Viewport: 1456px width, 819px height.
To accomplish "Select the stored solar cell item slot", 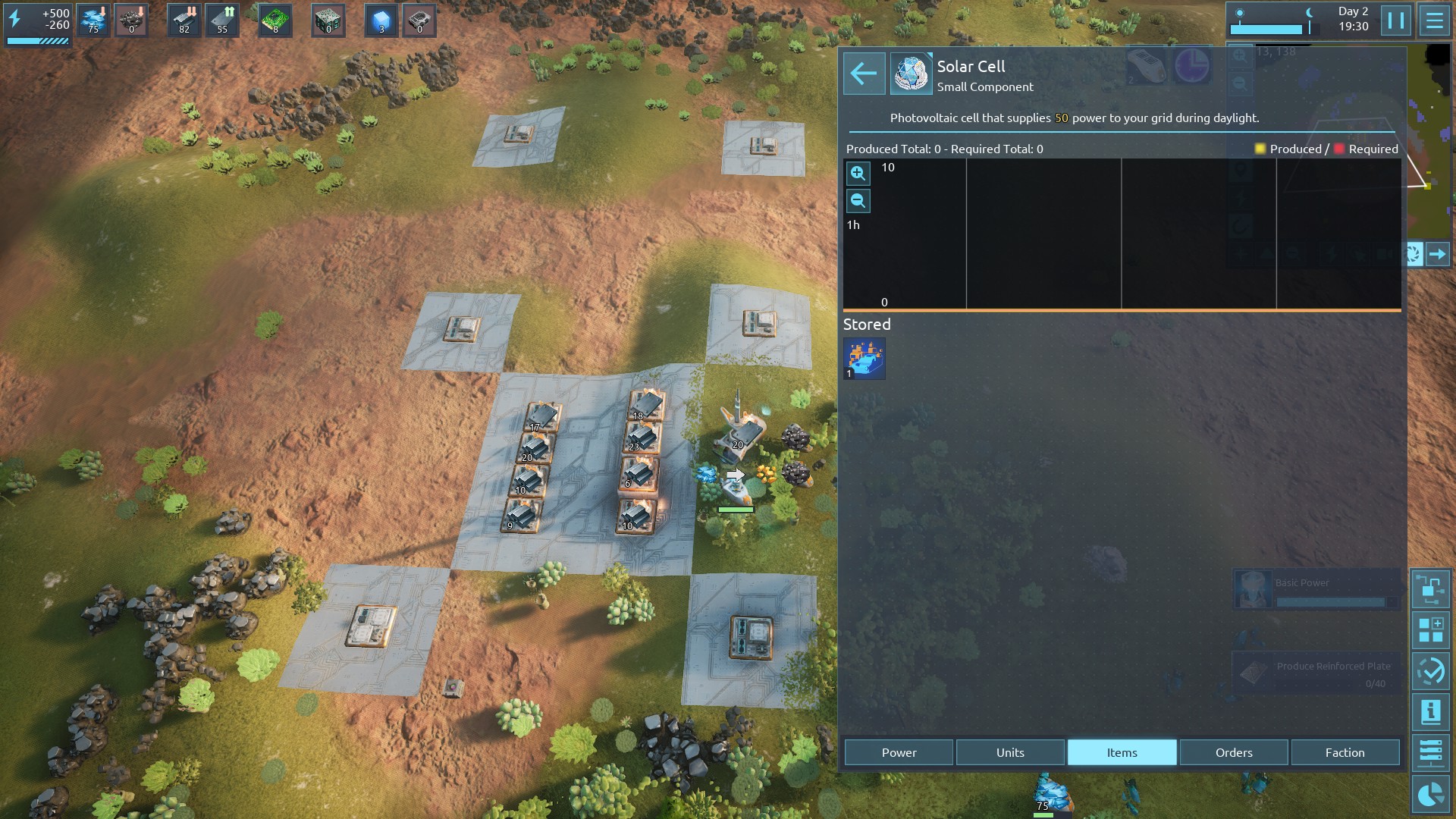I will [864, 359].
